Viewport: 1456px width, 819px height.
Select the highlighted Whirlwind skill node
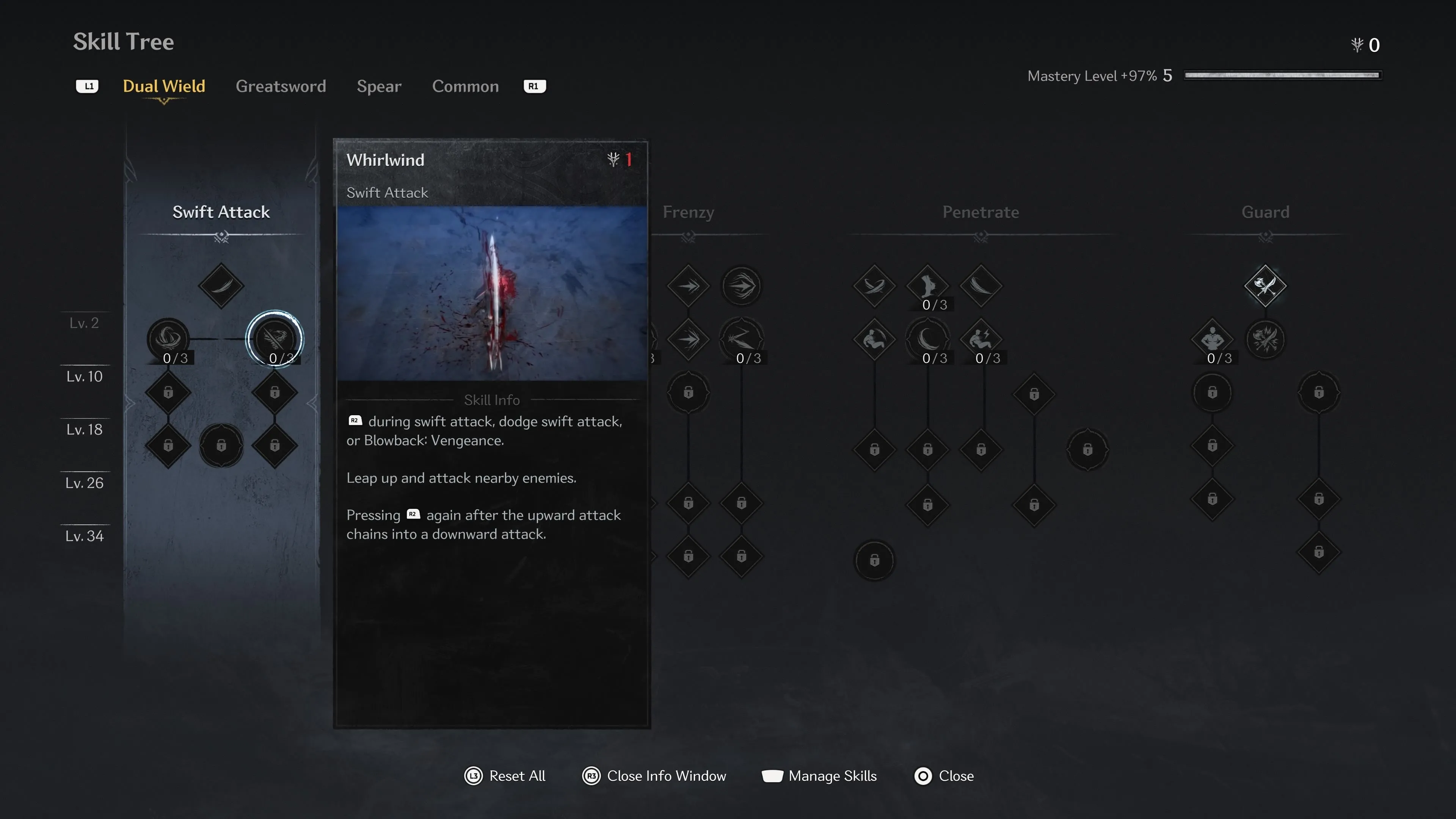click(275, 339)
